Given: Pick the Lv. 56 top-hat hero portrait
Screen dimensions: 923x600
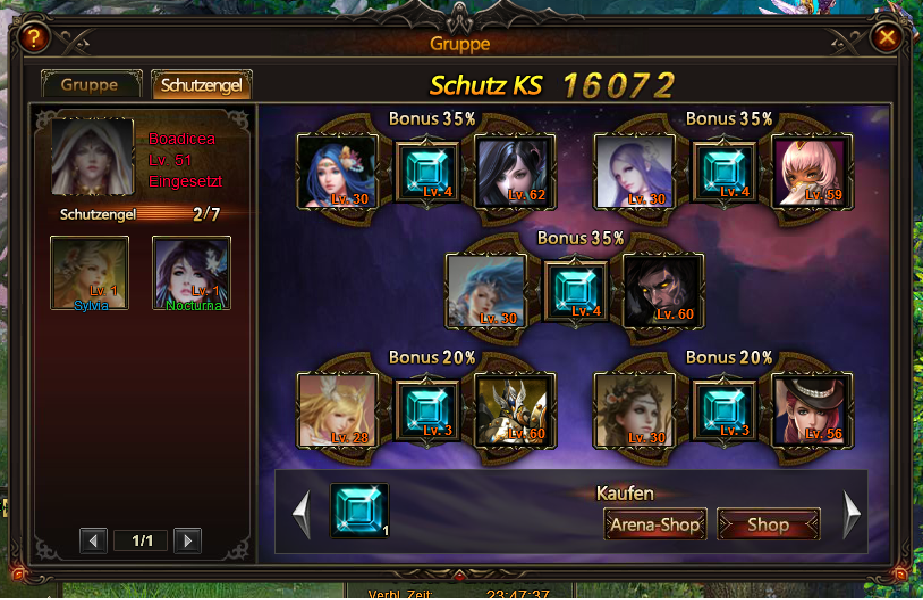Looking at the screenshot, I should (x=810, y=409).
